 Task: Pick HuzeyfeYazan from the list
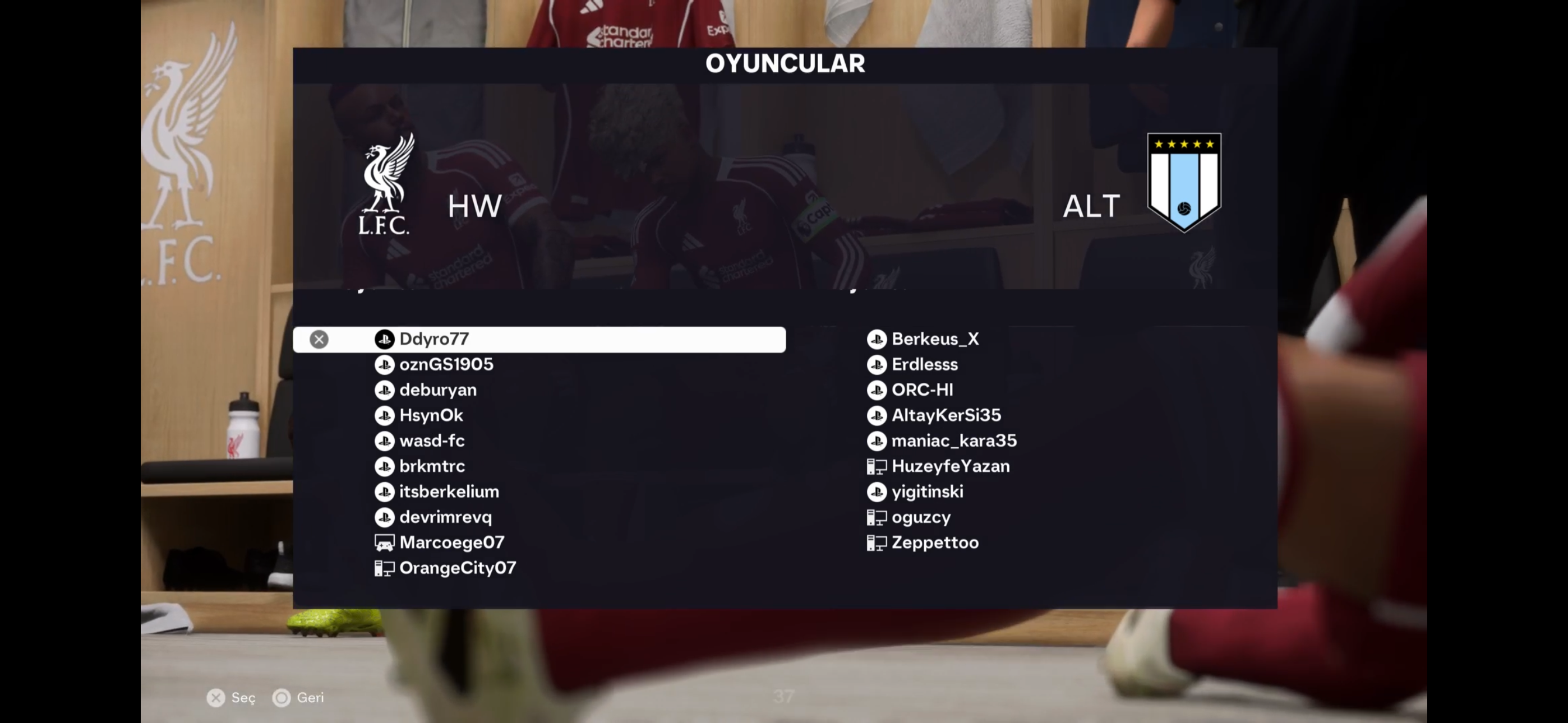(x=950, y=466)
